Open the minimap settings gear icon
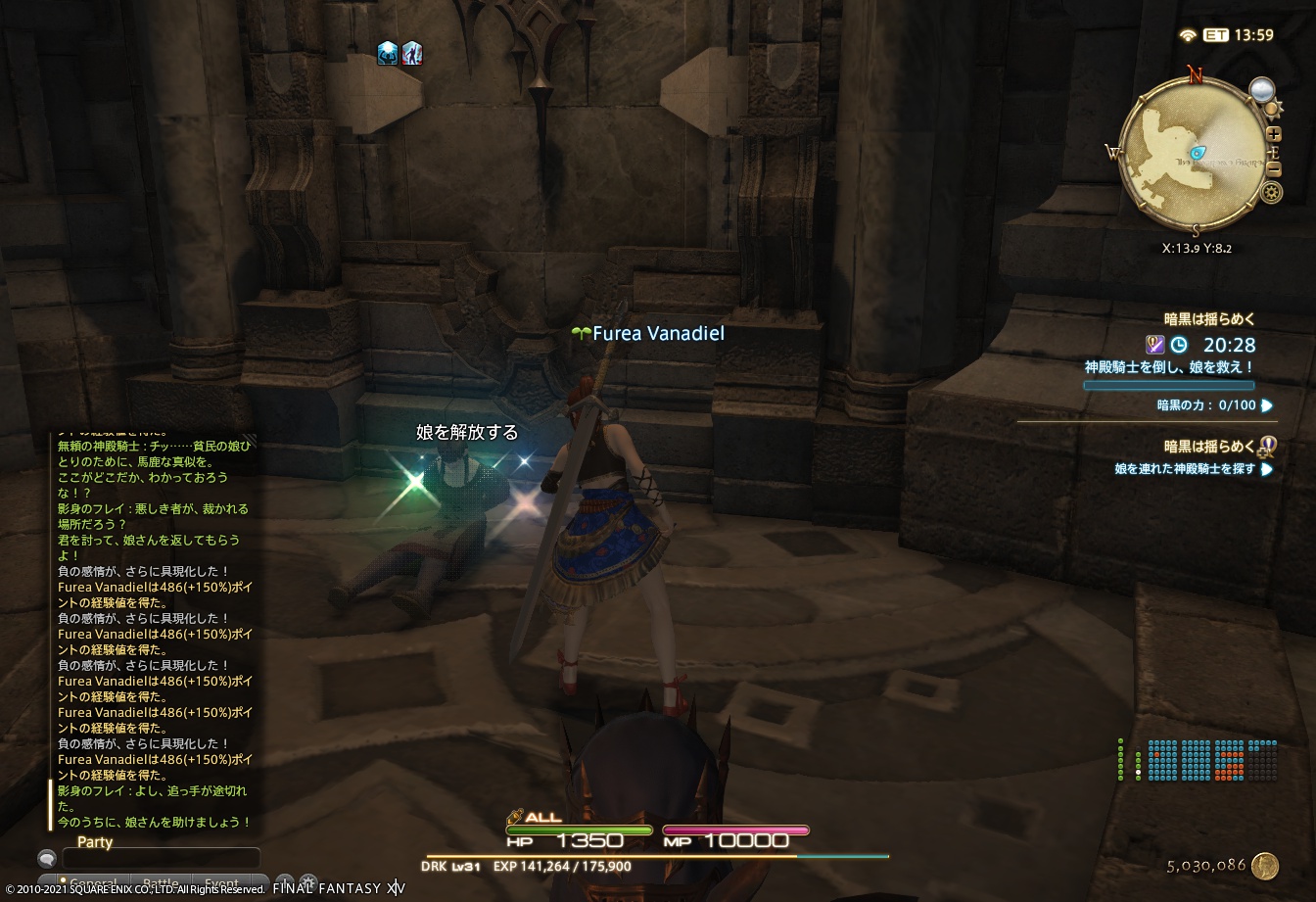 (x=1270, y=191)
